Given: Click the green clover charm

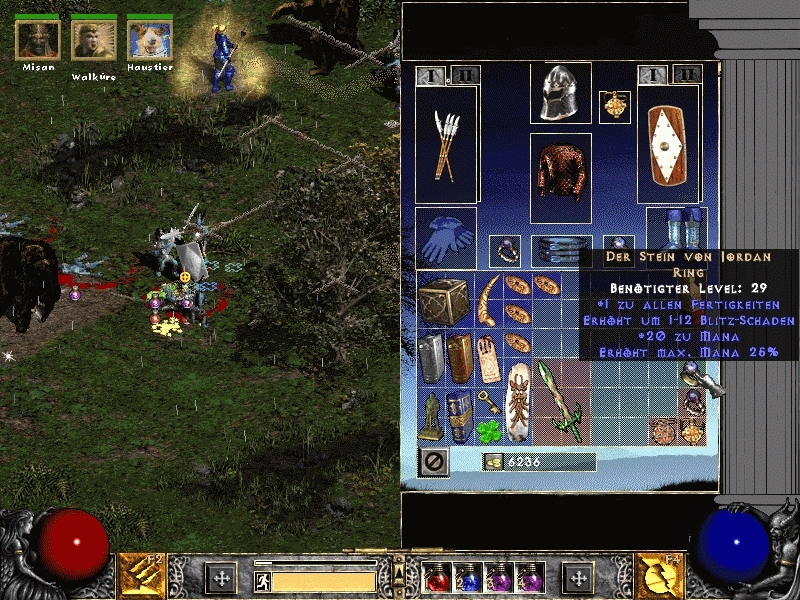Looking at the screenshot, I should click(486, 431).
